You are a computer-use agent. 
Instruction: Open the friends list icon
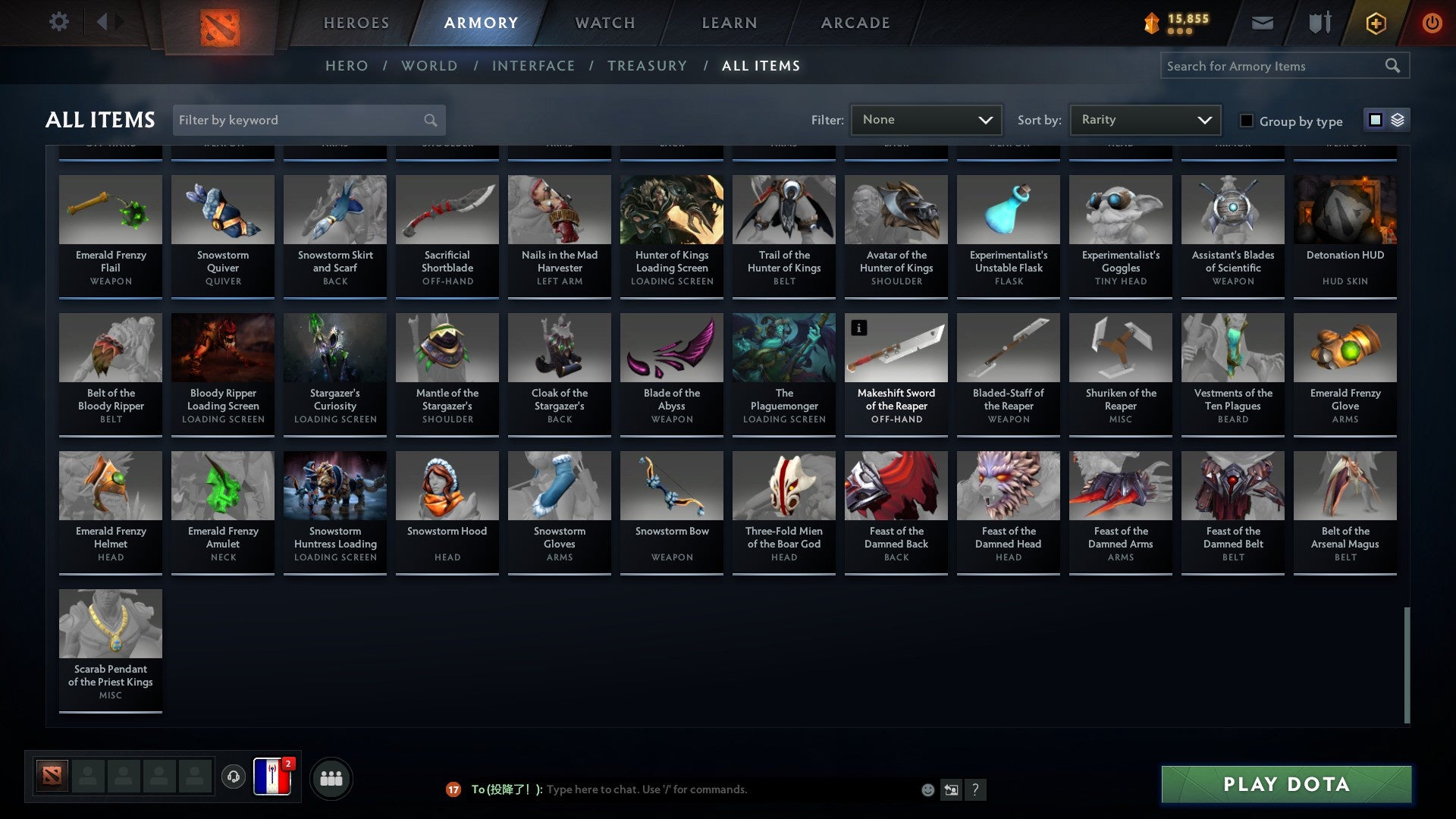[x=330, y=777]
